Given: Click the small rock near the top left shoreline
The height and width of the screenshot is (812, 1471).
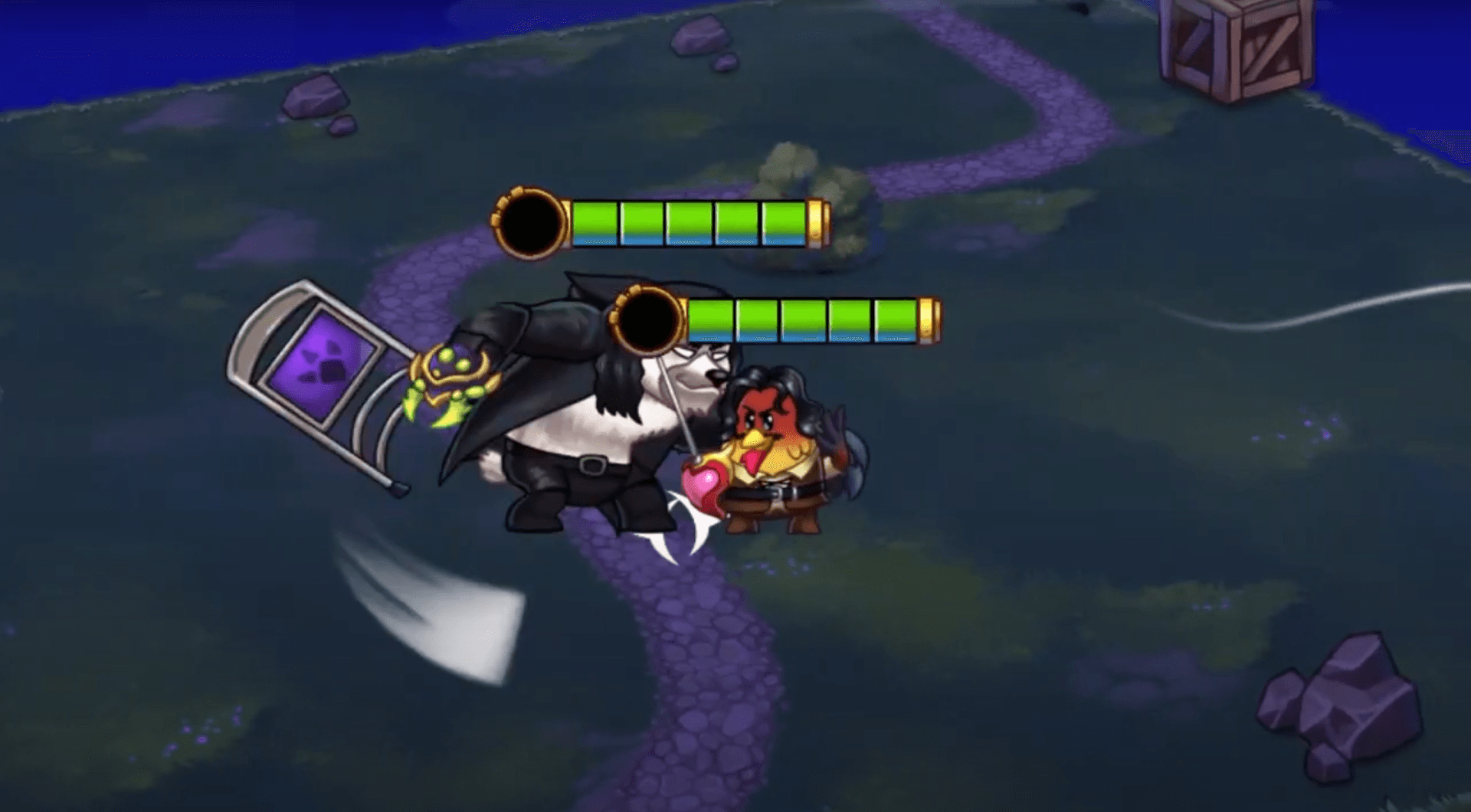Looking at the screenshot, I should click(x=314, y=96).
